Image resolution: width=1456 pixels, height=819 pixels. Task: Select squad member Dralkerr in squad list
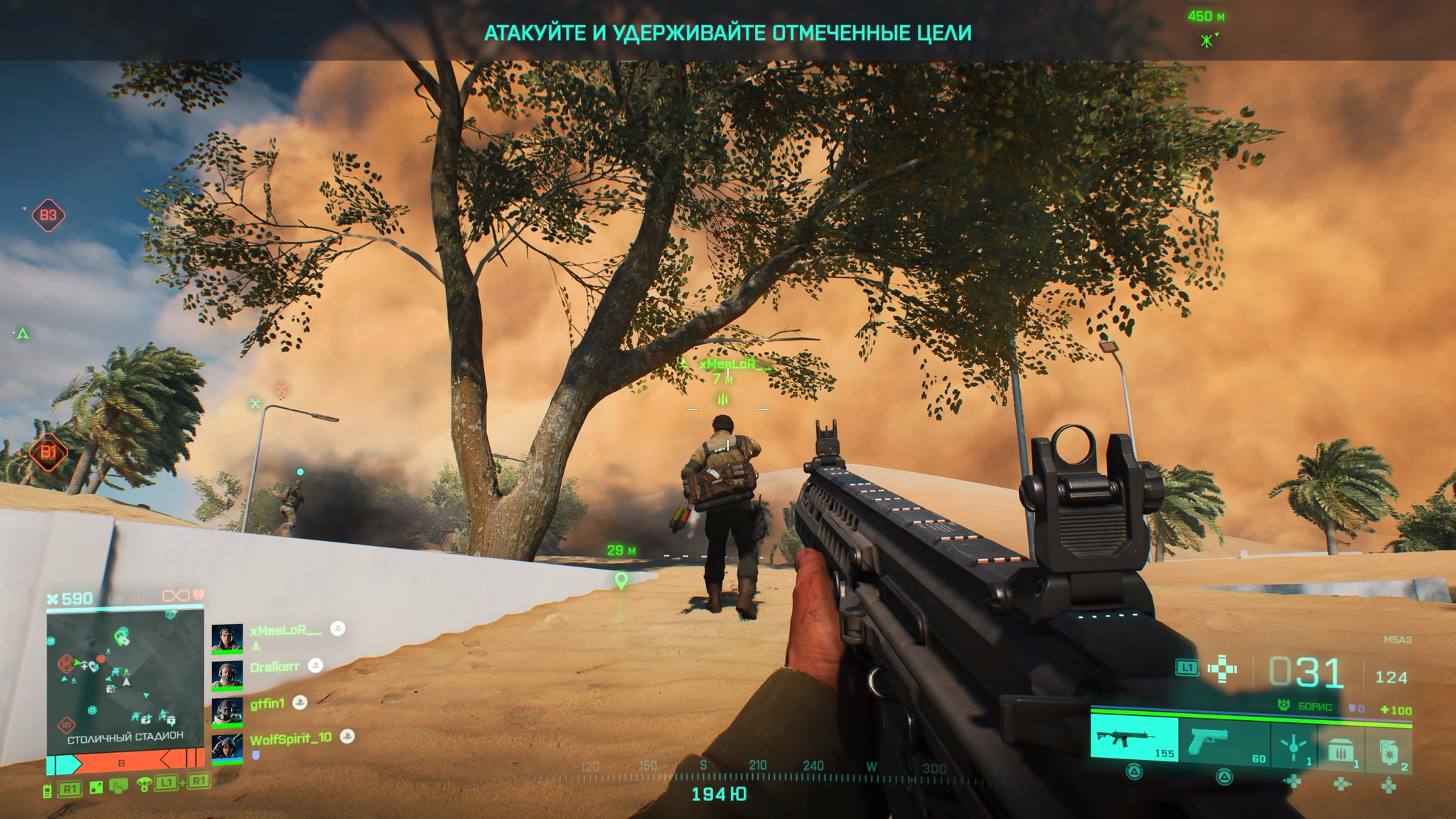coord(274,667)
